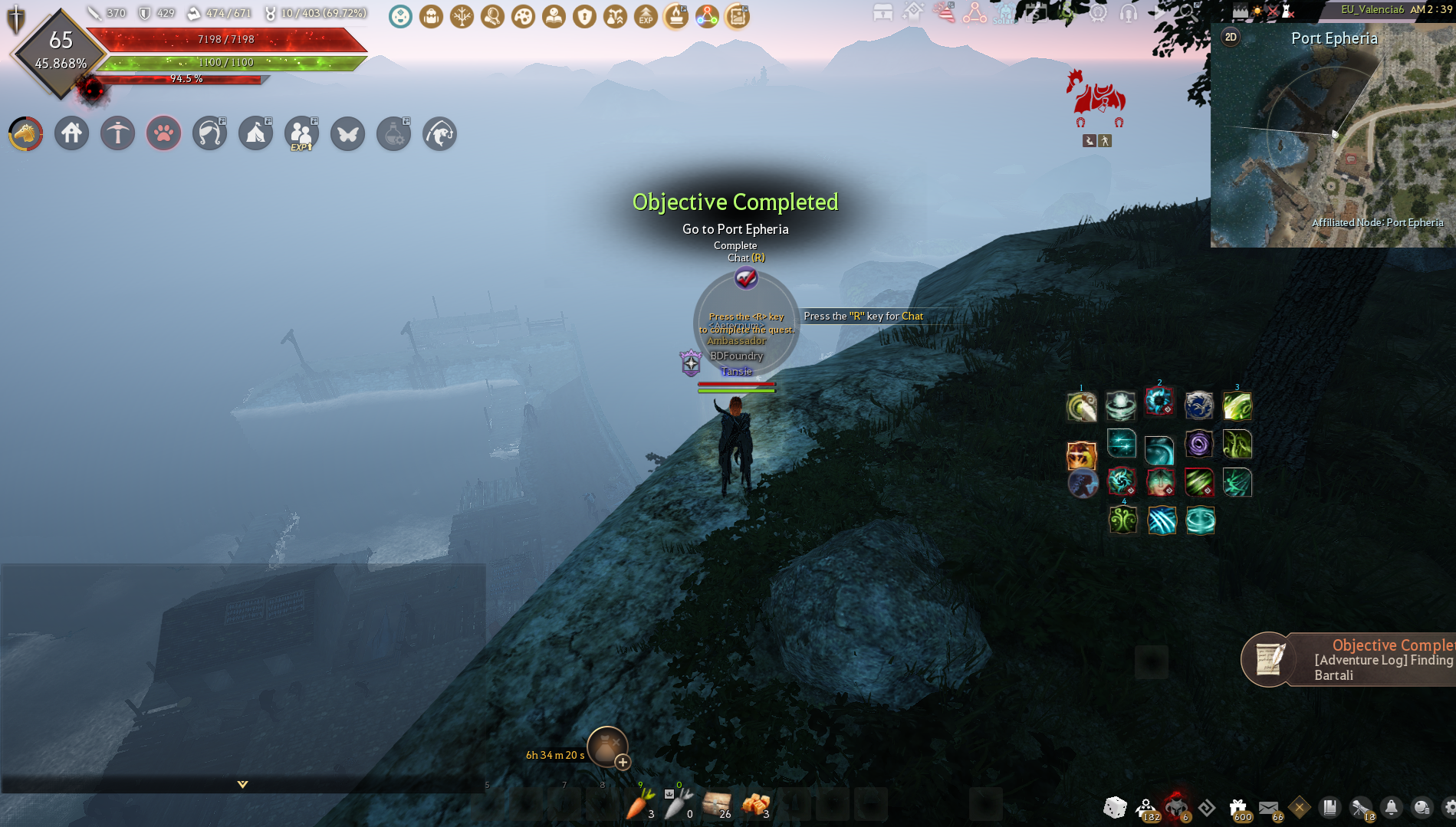
Task: Open the pet list paw icon
Action: (x=164, y=134)
